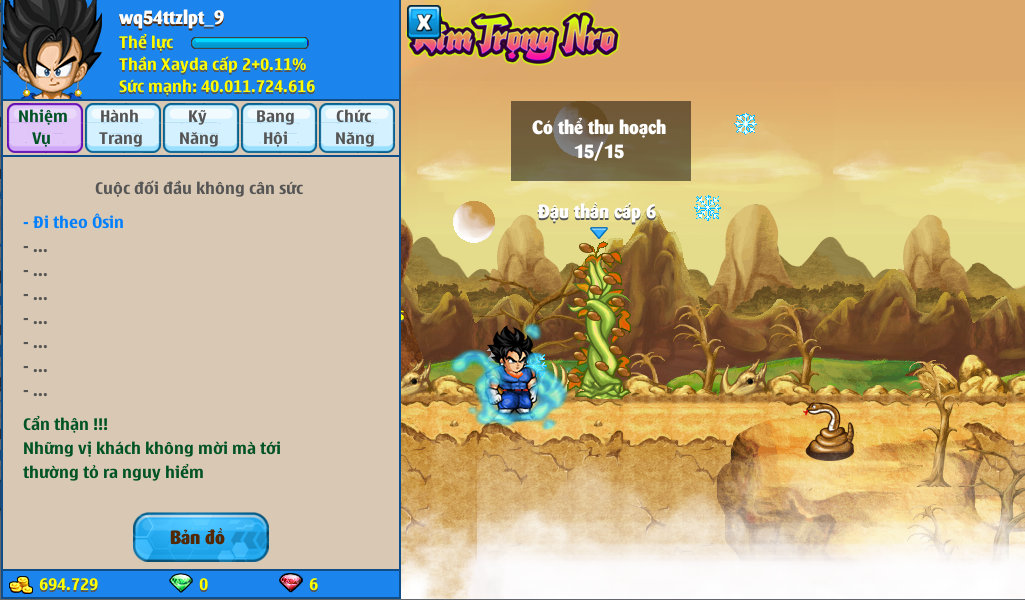
Task: Select the Kỹ Năng tab
Action: point(200,128)
